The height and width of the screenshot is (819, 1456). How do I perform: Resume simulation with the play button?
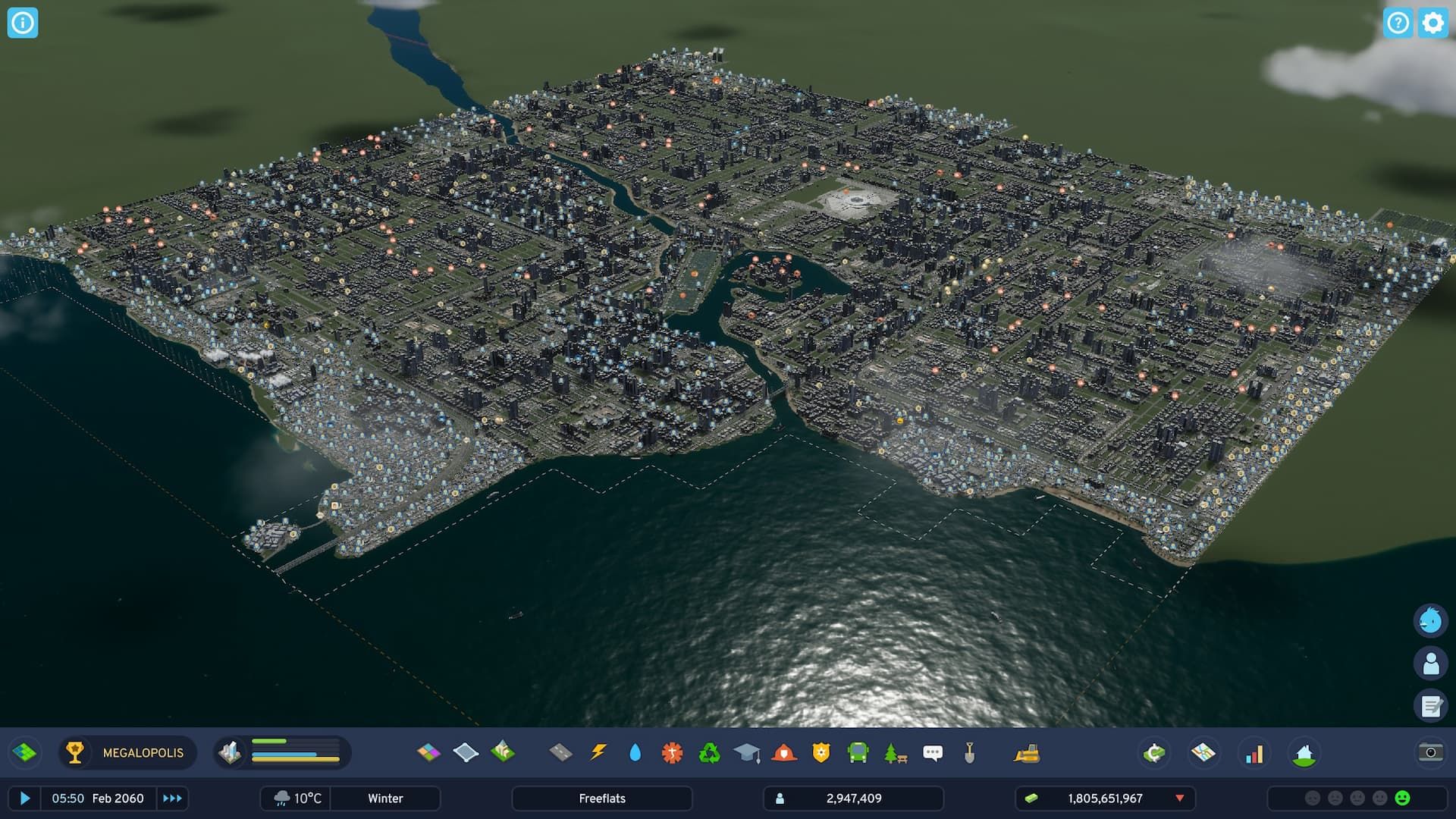pyautogui.click(x=25, y=798)
